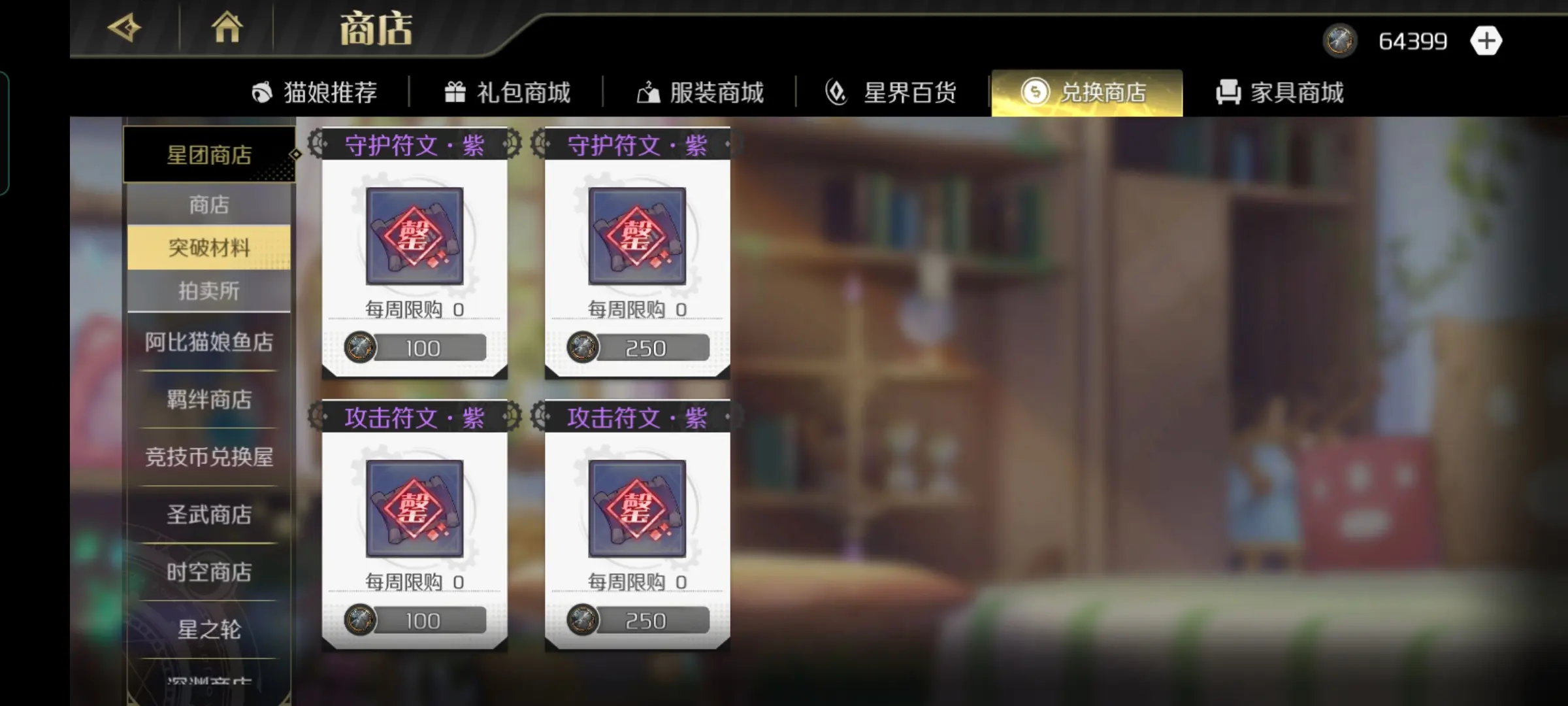Open the 圣武商店 section
Screen dimensions: 1568x706
pyautogui.click(x=209, y=515)
